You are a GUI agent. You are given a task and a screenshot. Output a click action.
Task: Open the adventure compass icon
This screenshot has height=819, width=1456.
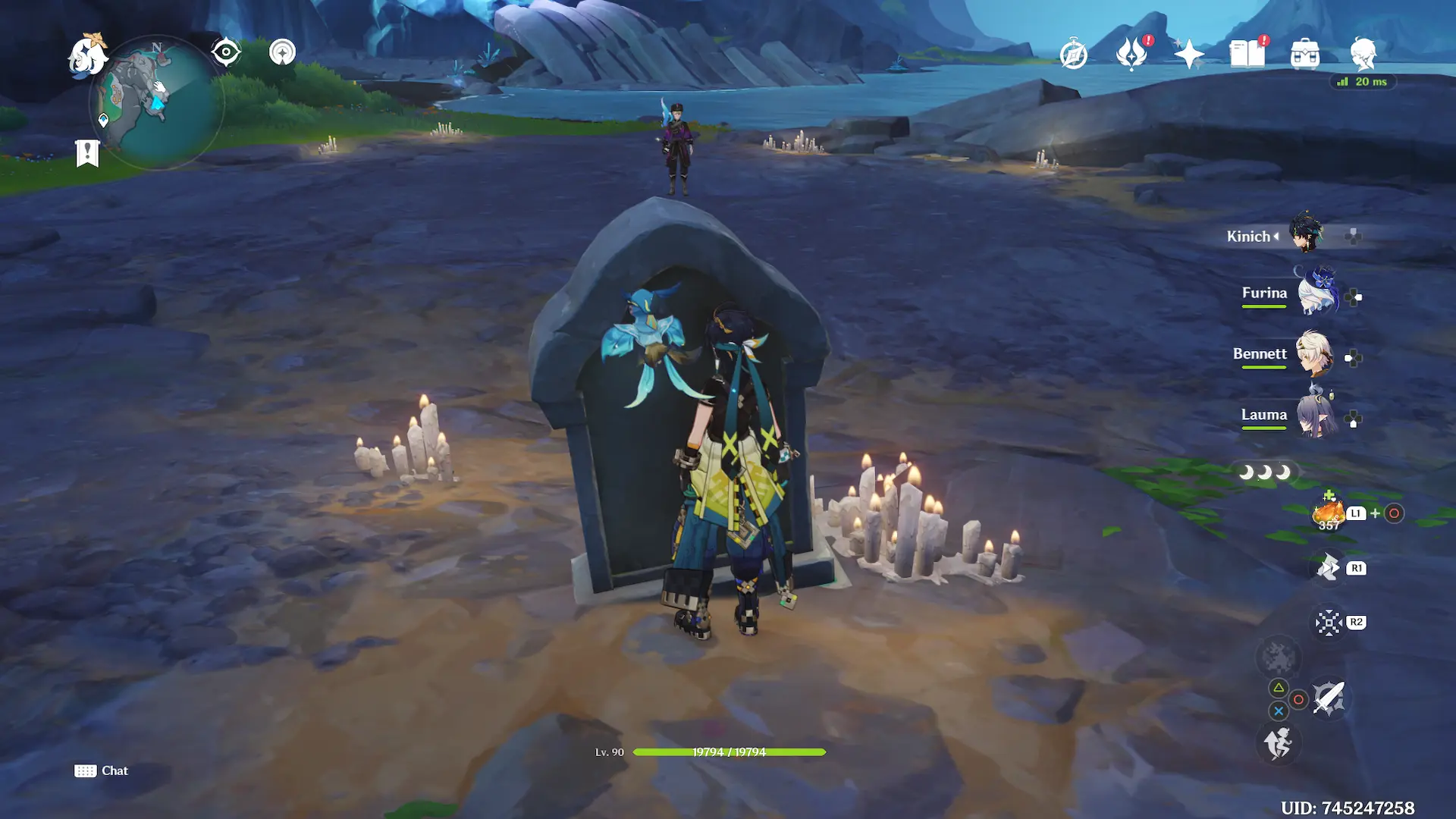click(x=1074, y=55)
